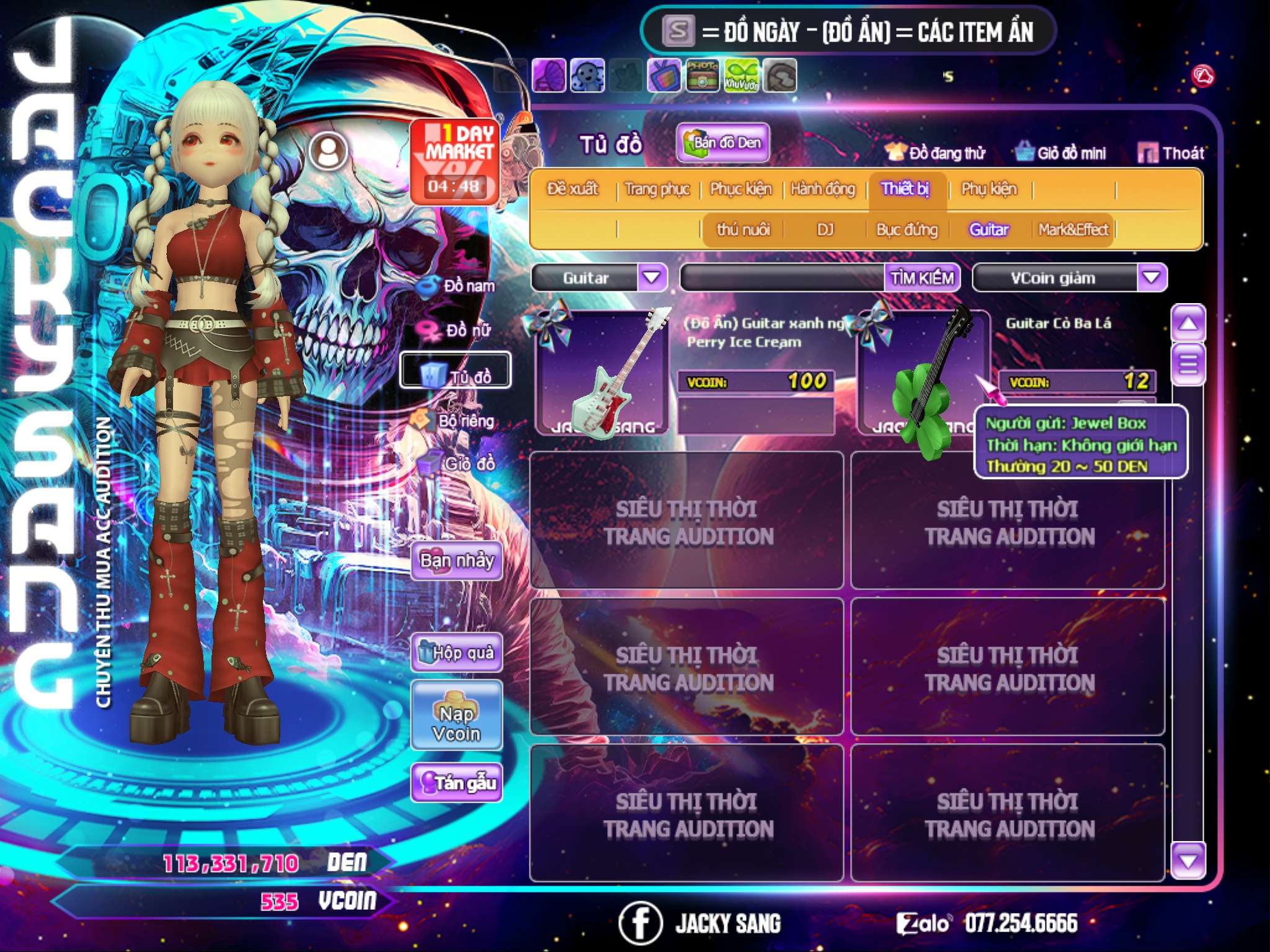Open Giỏ đồ mini basket
Image resolution: width=1270 pixels, height=952 pixels.
tap(1061, 152)
